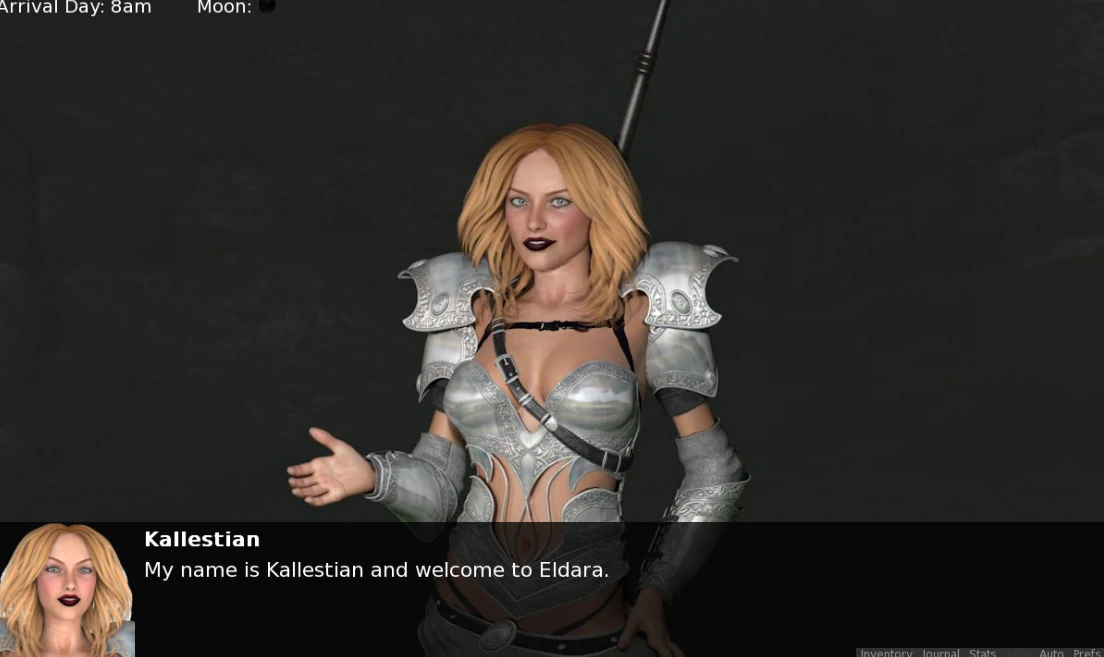Open the Inventory screen
The width and height of the screenshot is (1104, 657).
(886, 653)
